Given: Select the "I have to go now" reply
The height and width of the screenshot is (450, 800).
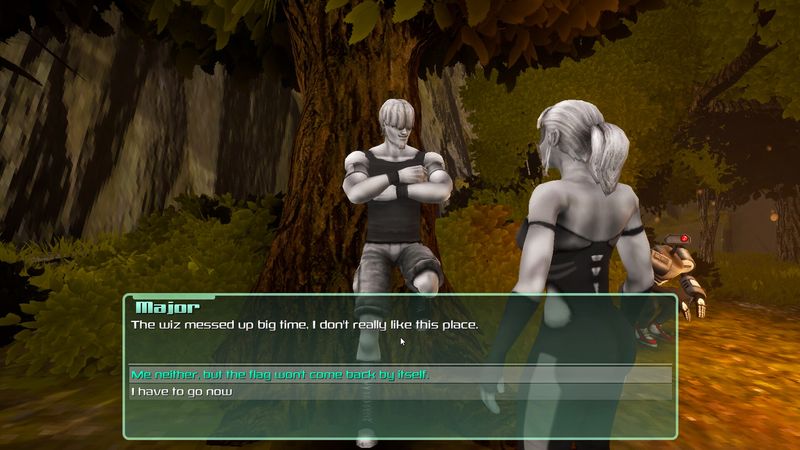Looking at the screenshot, I should [181, 392].
